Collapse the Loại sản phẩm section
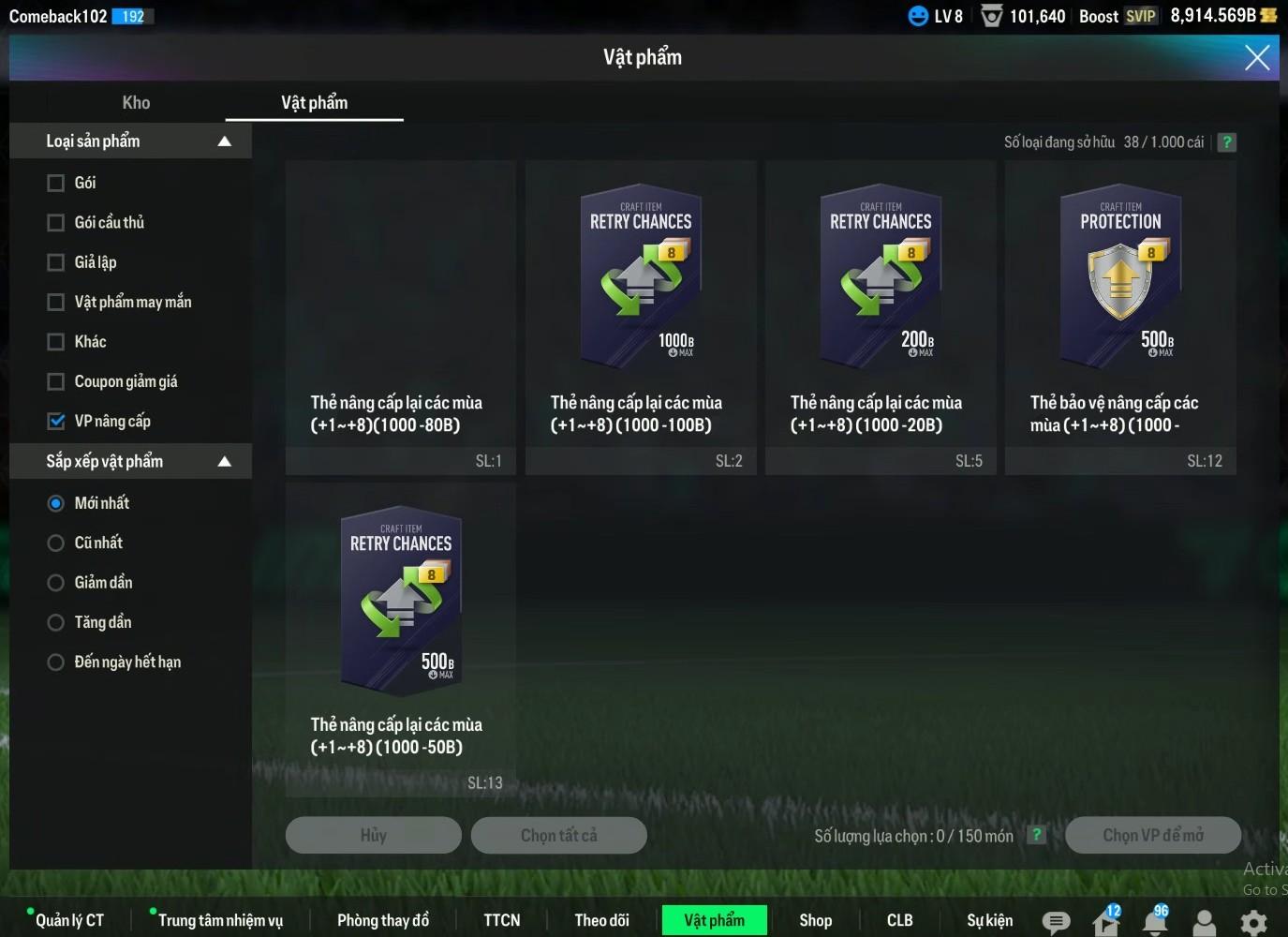 (224, 141)
